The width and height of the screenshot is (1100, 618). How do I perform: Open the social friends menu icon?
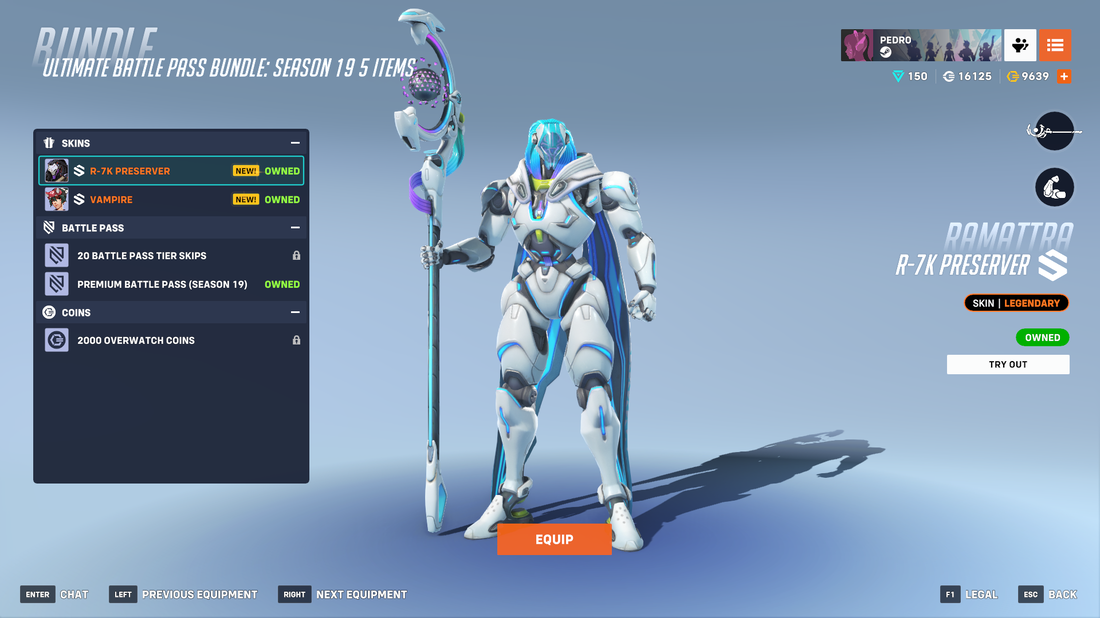point(1020,45)
